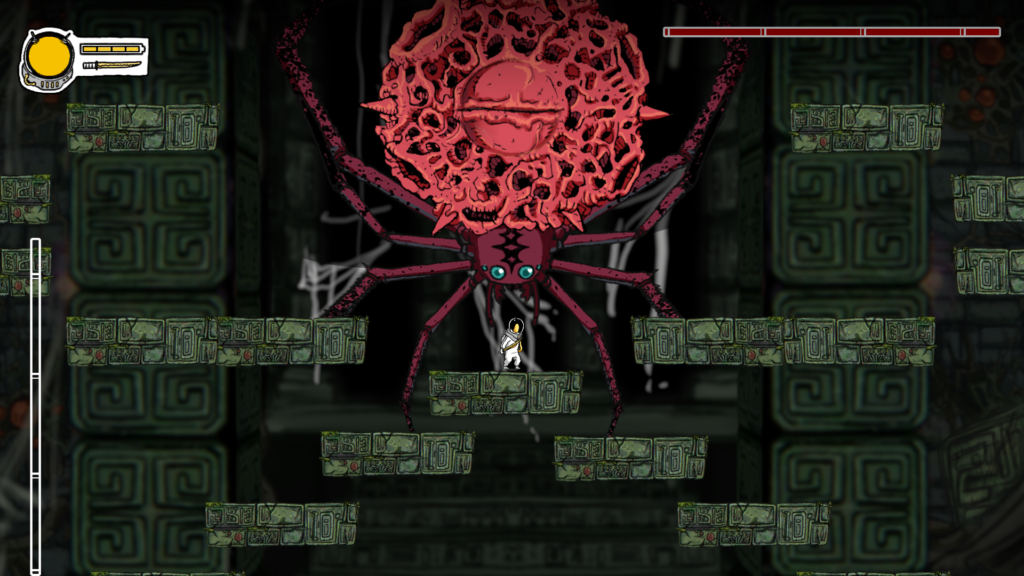Select the knife weapon icon
This screenshot has width=1024, height=576.
click(x=111, y=65)
